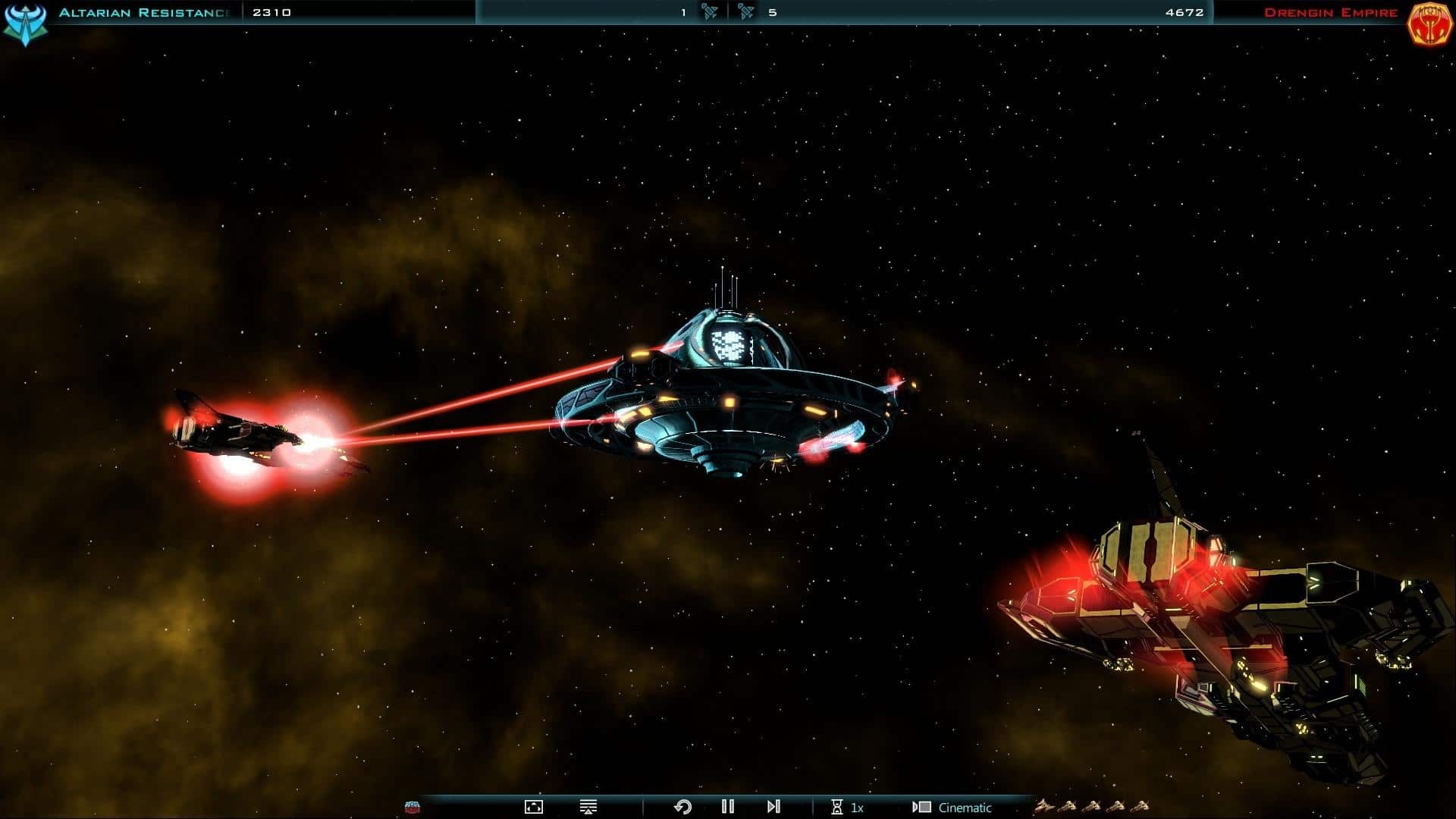Toggle the free camera view icon

(534, 807)
